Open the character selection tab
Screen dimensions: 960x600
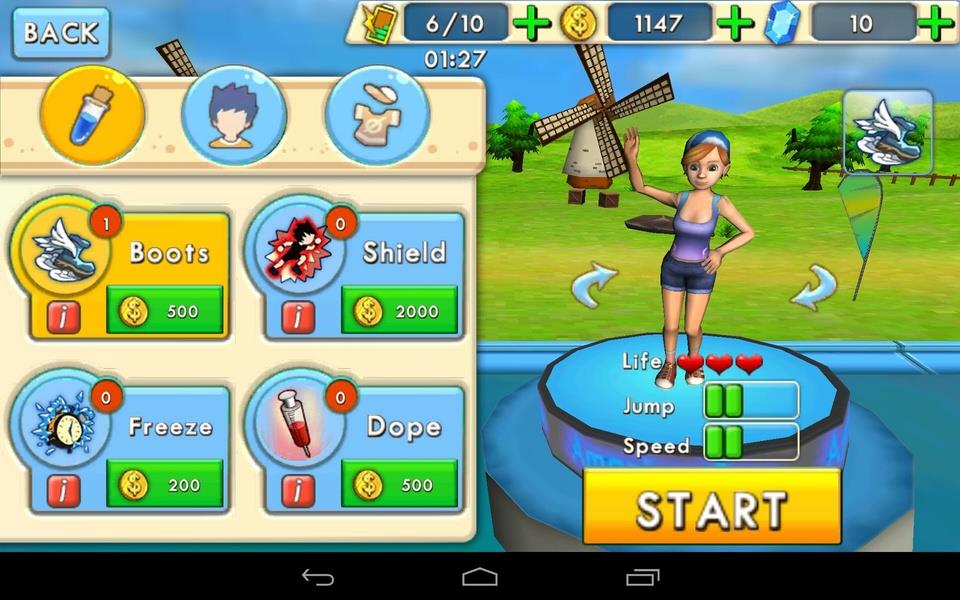click(x=234, y=116)
